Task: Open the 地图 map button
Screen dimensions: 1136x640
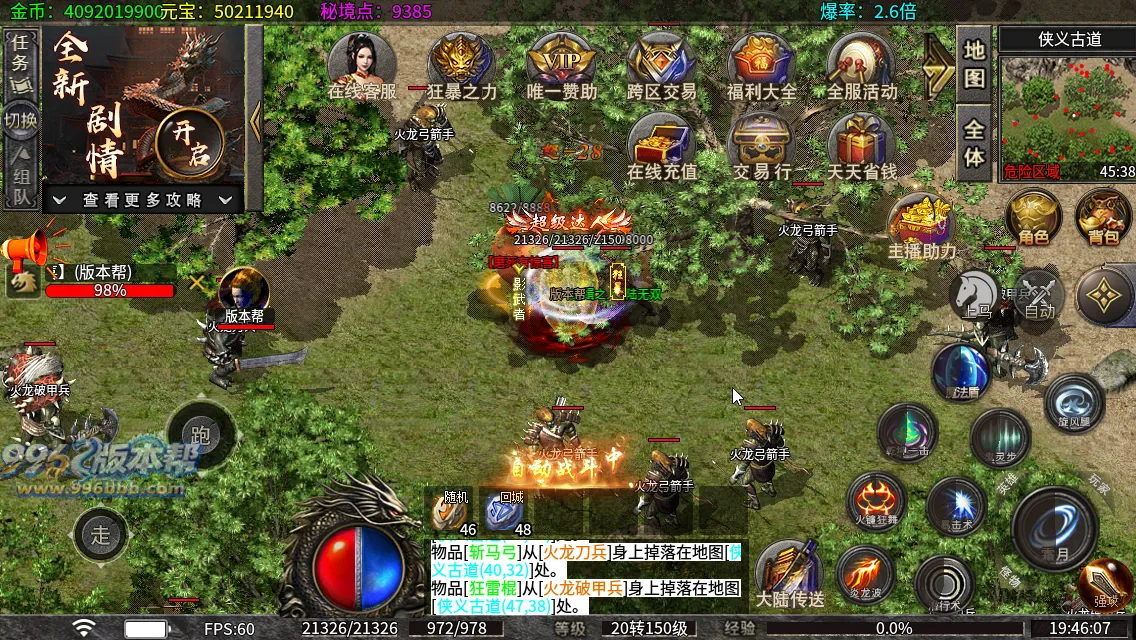Action: [x=974, y=63]
